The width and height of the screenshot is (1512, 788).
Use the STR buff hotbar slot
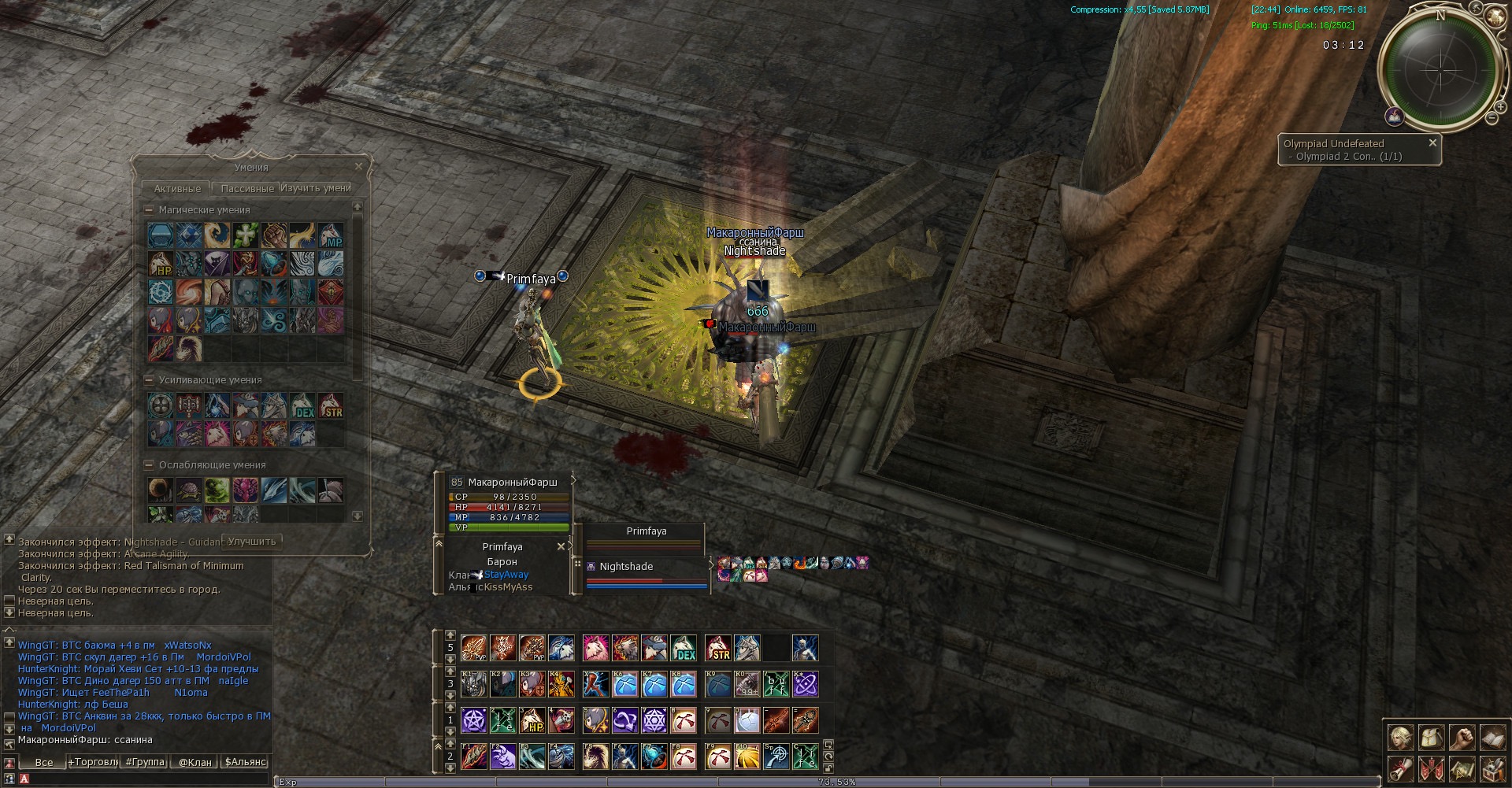pyautogui.click(x=717, y=648)
